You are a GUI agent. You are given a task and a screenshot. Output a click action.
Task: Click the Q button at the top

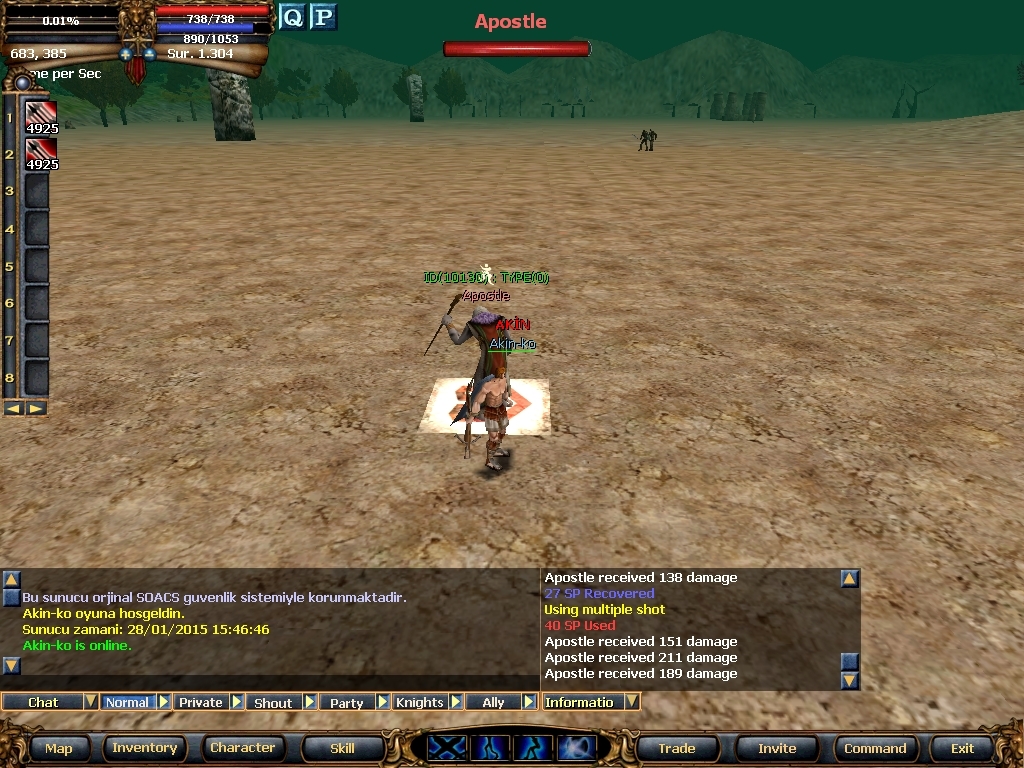(x=292, y=17)
